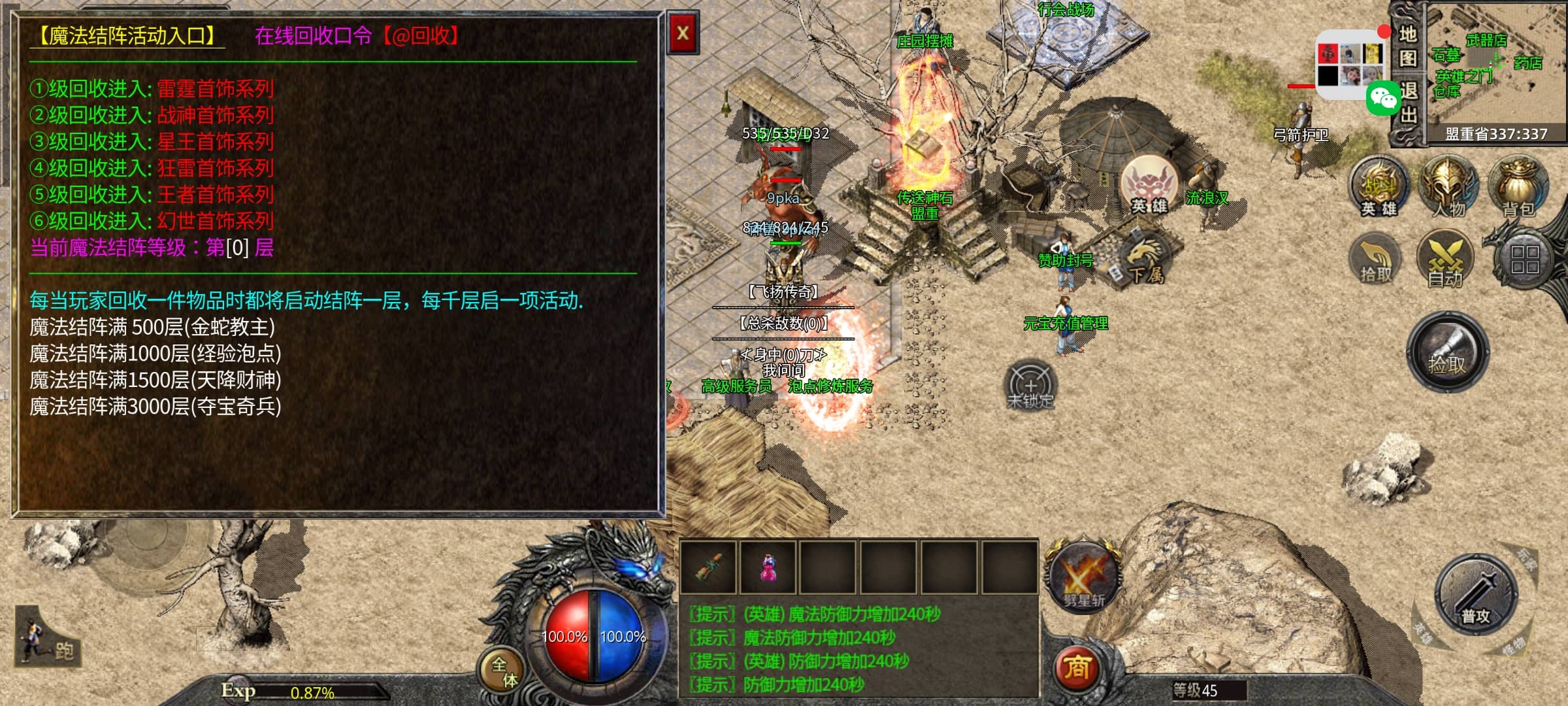
Task: Choose level ③ recycle 星王首饰系列
Action: click(215, 142)
